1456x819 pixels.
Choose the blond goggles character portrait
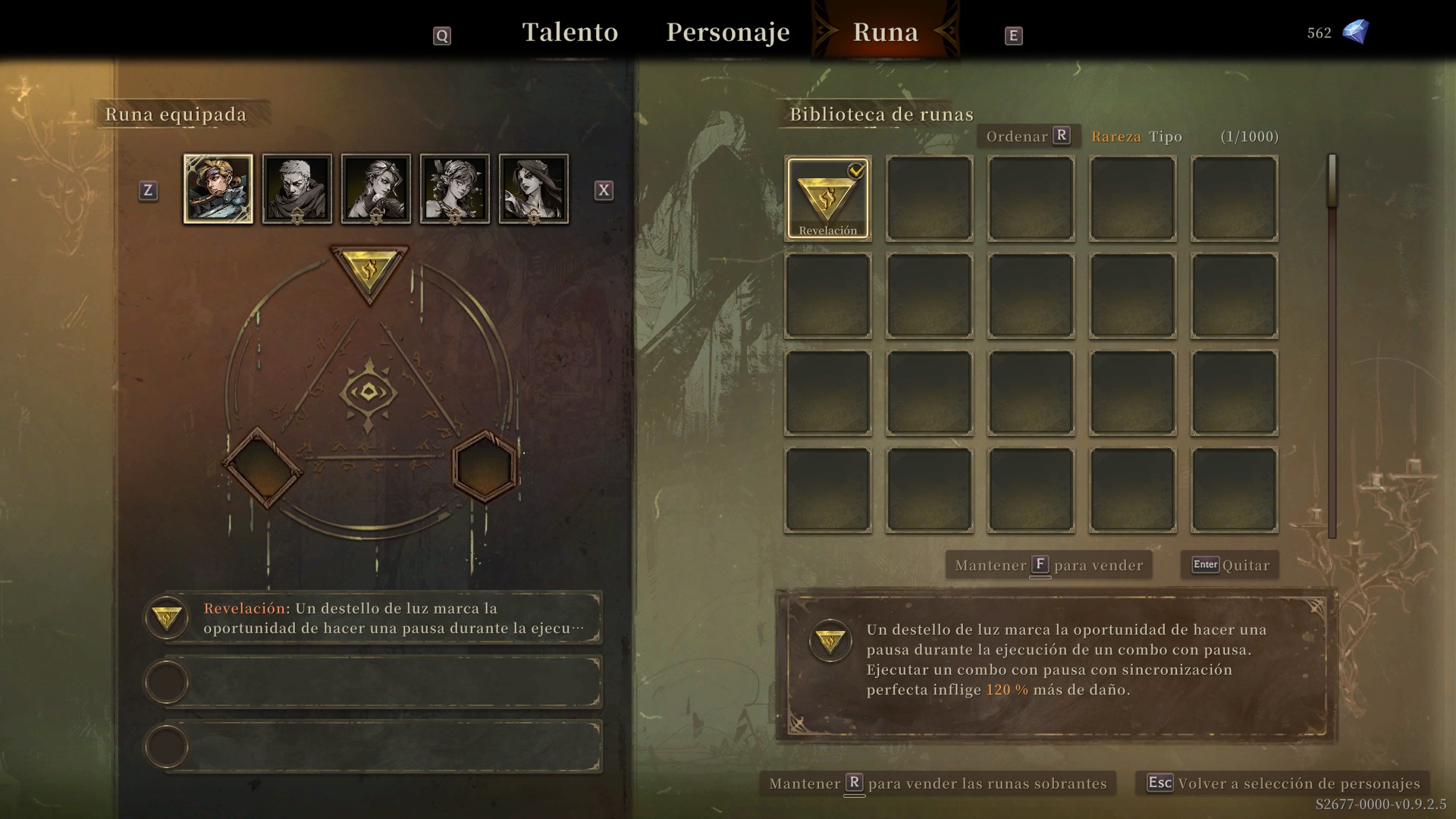point(218,189)
